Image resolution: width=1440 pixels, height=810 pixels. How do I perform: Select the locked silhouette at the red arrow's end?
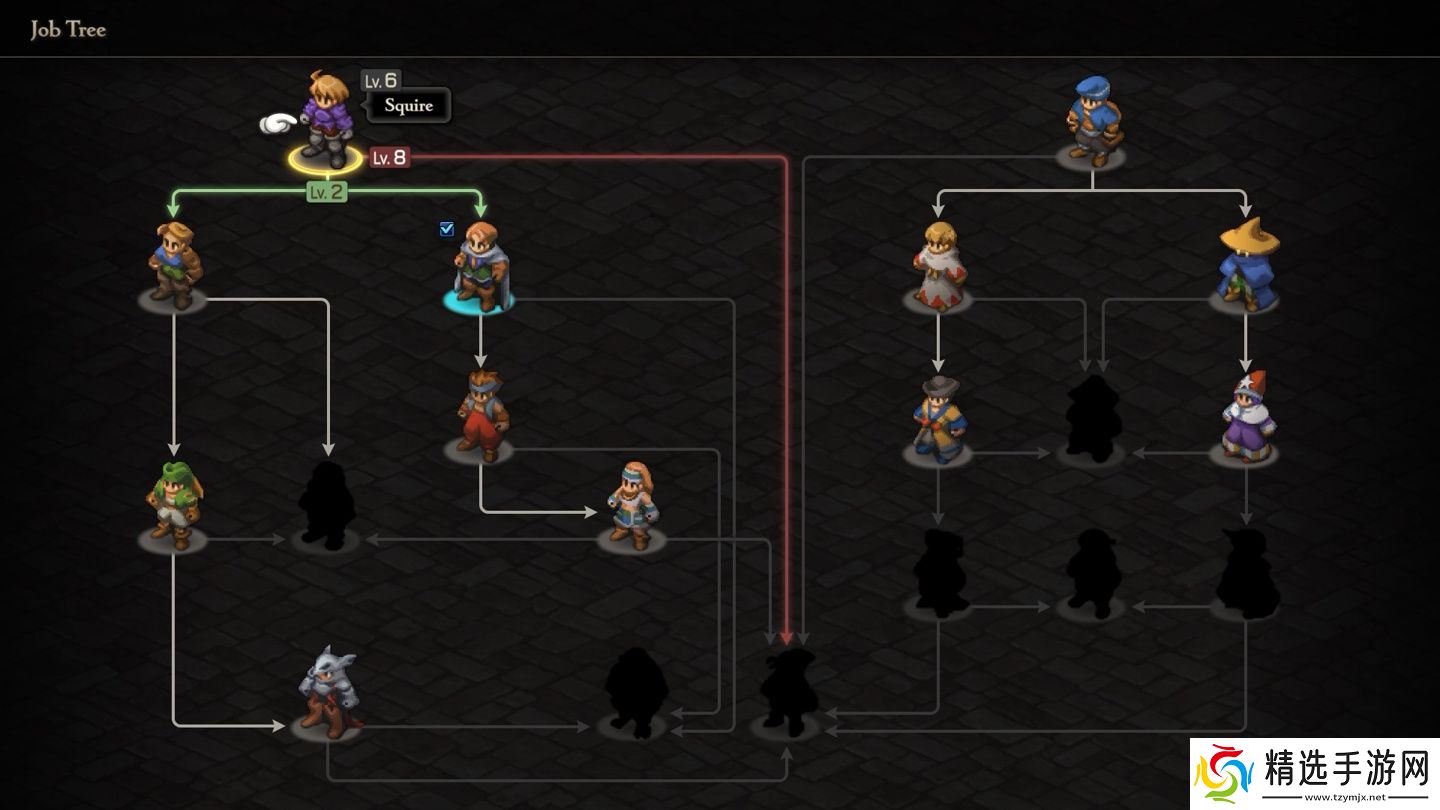point(787,692)
